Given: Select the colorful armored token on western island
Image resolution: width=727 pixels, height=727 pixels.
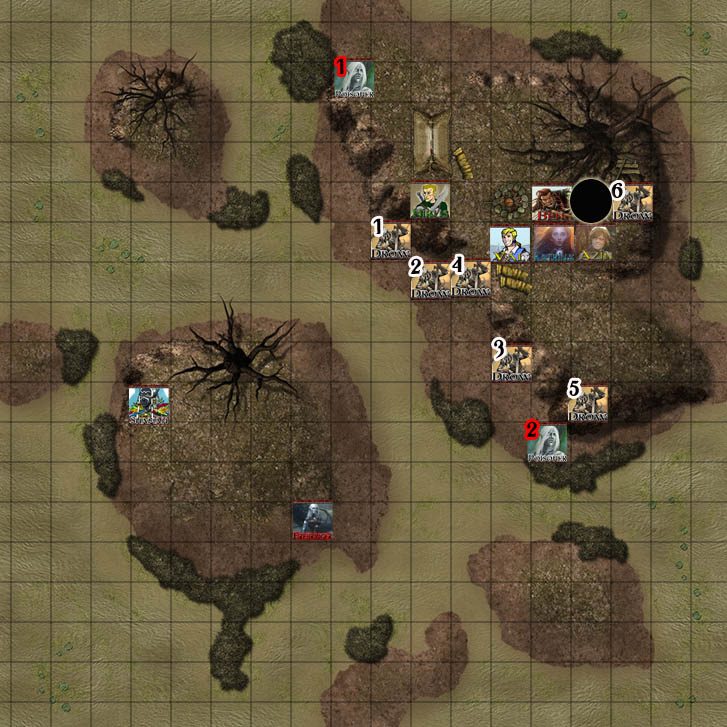Looking at the screenshot, I should (x=149, y=406).
